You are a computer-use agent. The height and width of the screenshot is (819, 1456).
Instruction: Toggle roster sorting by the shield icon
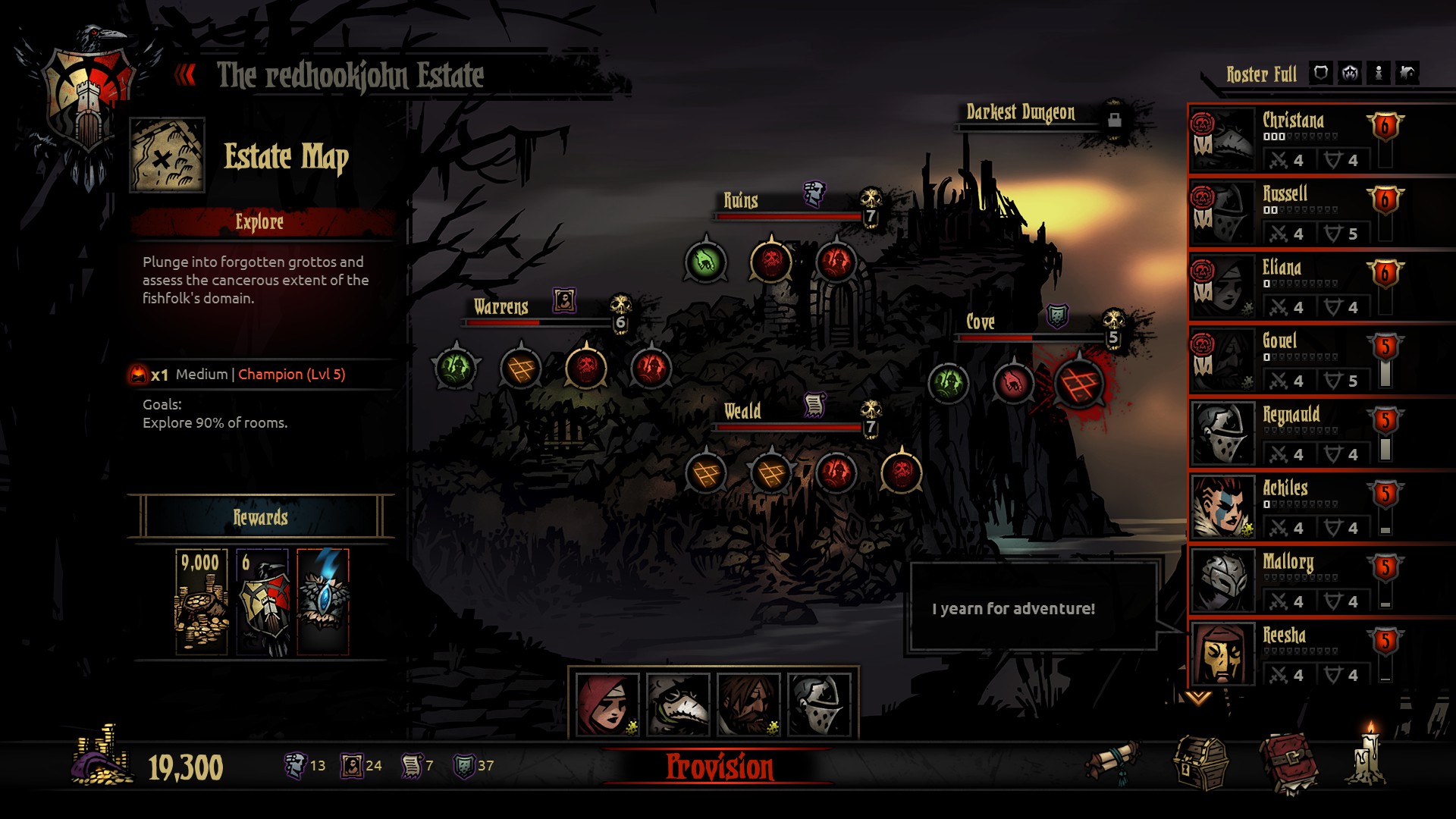point(1320,73)
